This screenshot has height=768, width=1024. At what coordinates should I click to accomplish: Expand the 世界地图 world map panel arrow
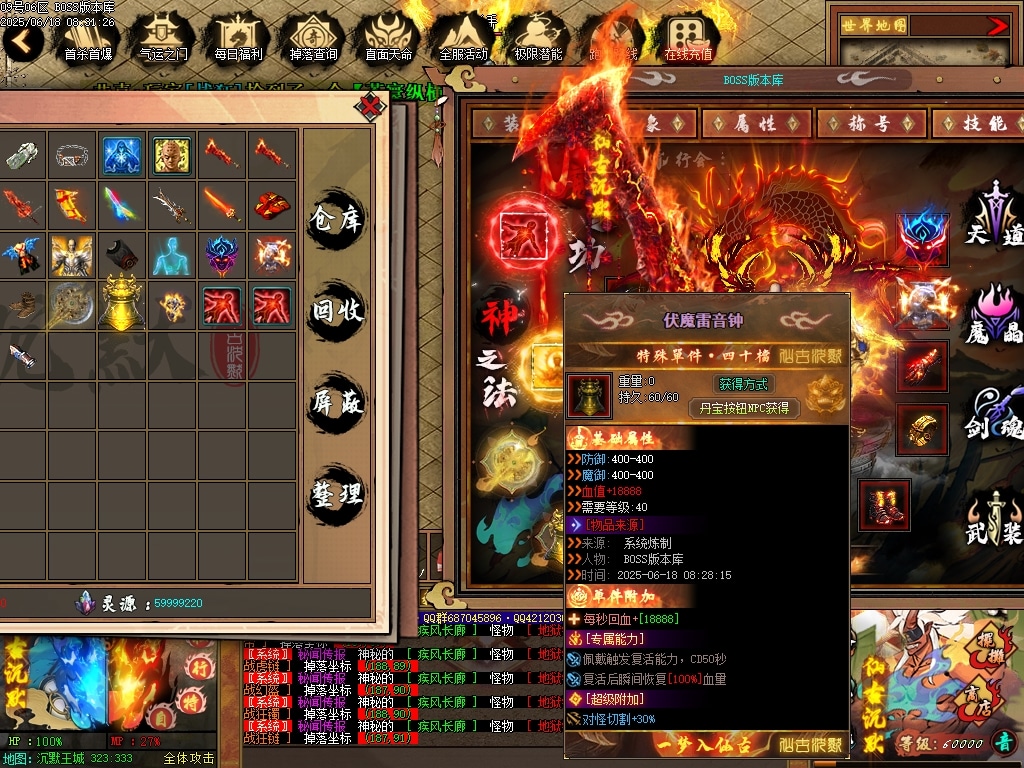click(x=997, y=26)
